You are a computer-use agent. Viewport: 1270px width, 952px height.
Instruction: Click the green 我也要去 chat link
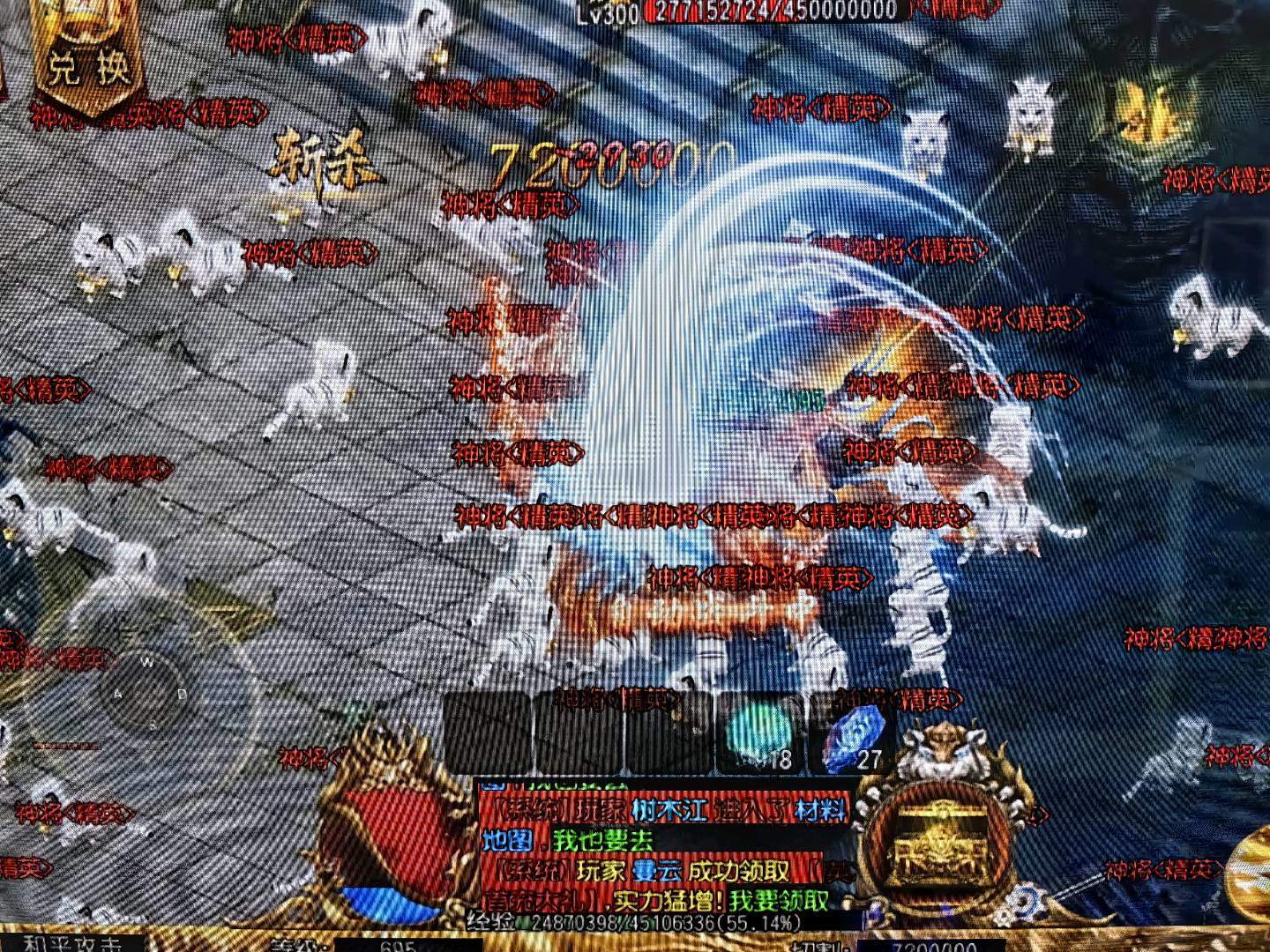pyautogui.click(x=603, y=840)
